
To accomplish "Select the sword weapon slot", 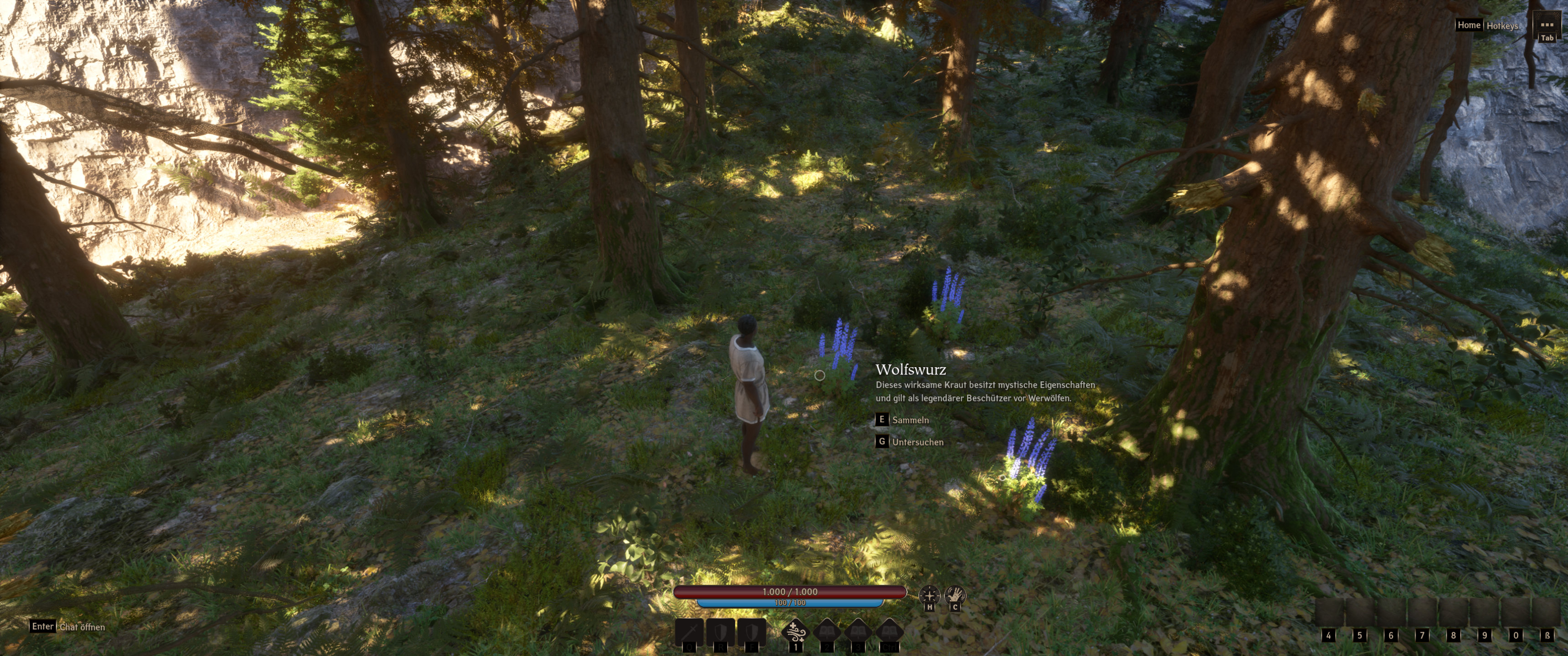I will click(x=689, y=633).
